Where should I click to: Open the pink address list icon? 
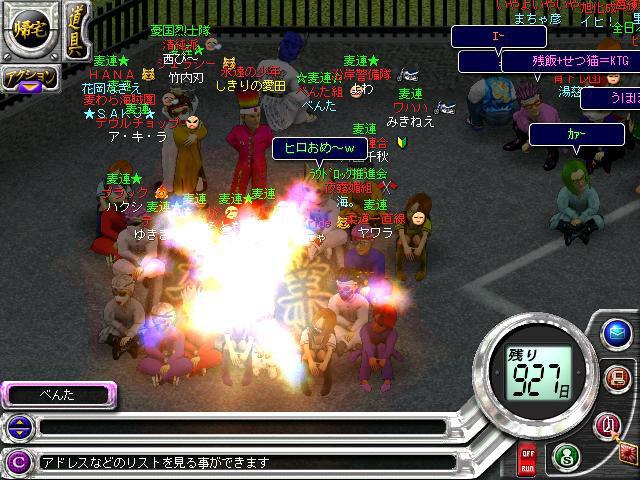click(609, 426)
